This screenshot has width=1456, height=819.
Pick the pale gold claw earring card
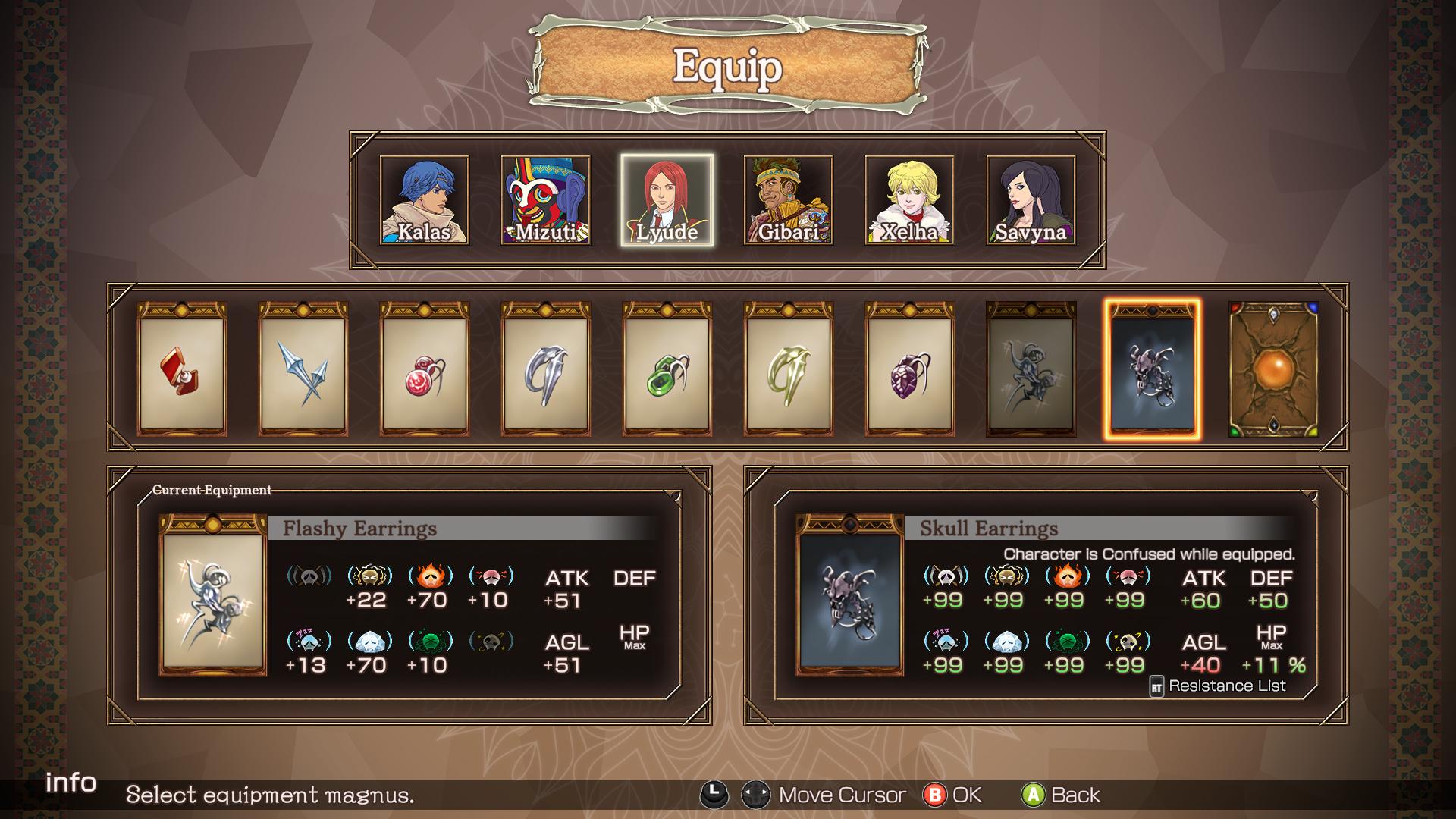pos(789,370)
